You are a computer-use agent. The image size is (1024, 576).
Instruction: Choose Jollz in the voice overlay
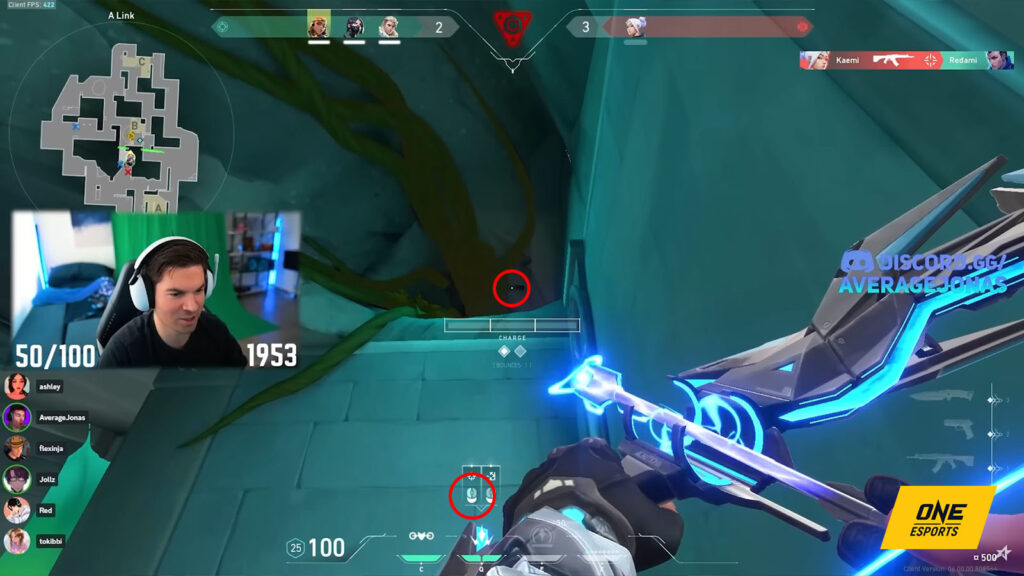point(17,479)
